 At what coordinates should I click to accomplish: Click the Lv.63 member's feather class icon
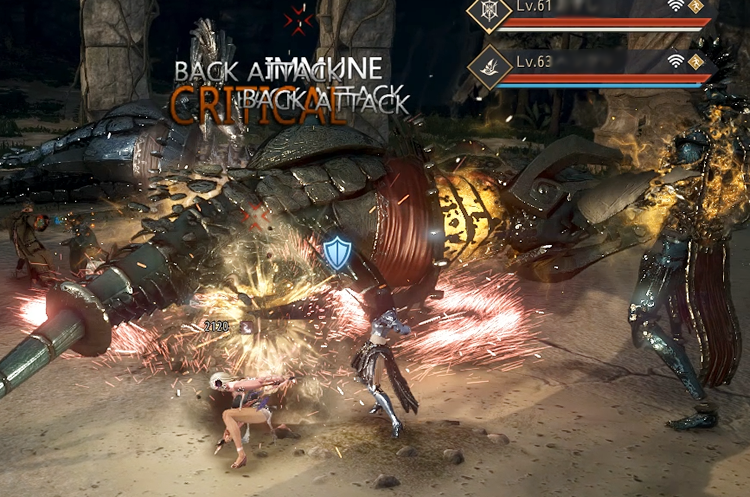(x=489, y=67)
